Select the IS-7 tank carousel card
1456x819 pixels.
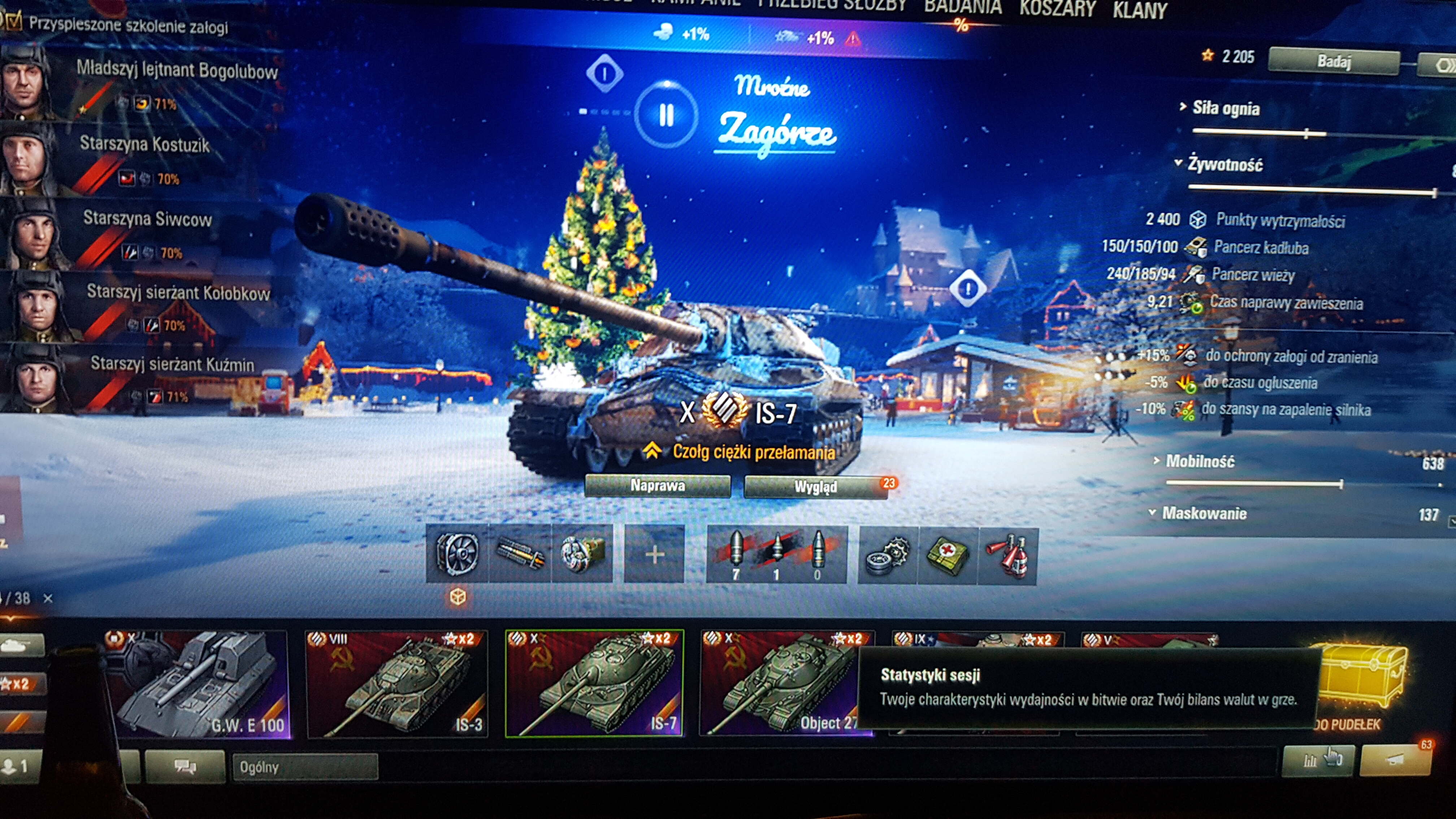595,684
